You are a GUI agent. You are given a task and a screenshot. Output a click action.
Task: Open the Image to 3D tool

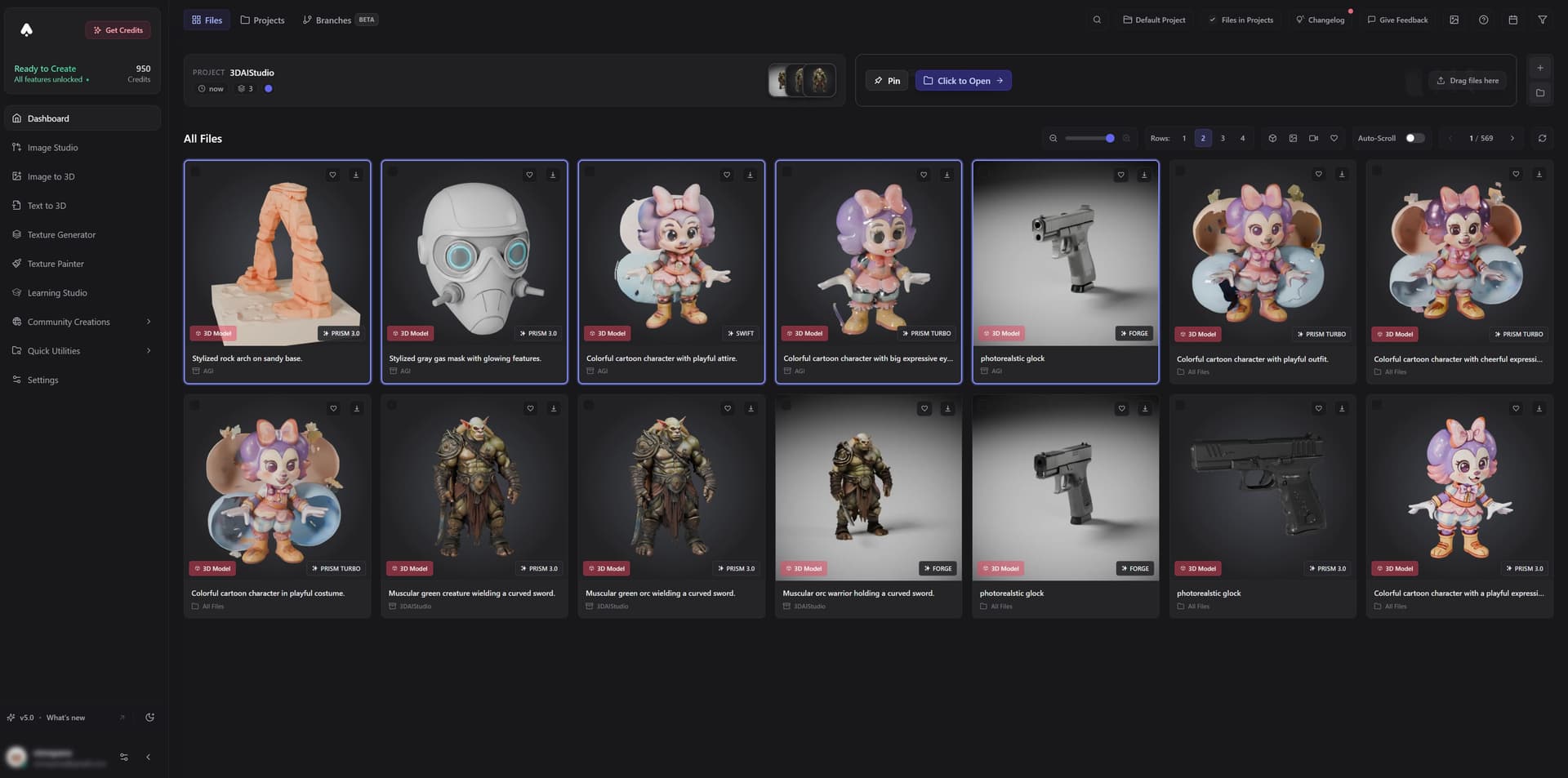(x=51, y=176)
